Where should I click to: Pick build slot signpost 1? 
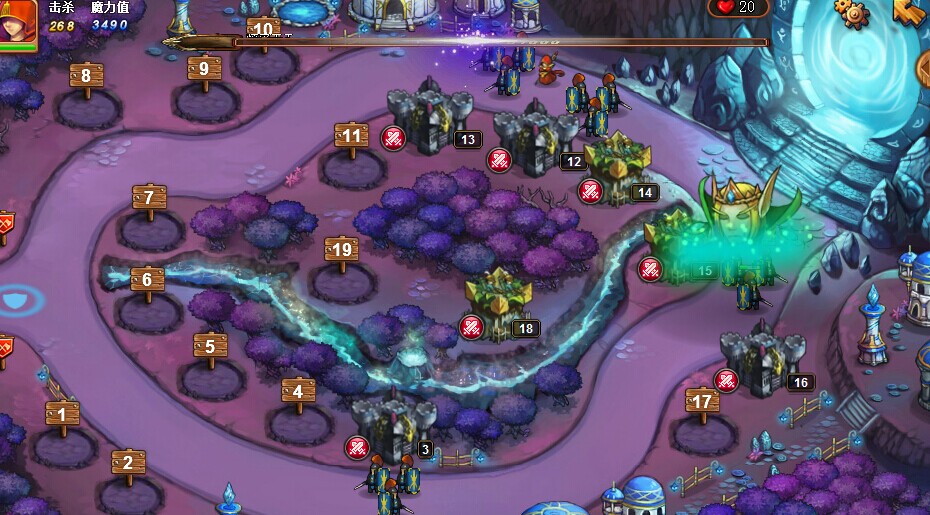tap(62, 414)
